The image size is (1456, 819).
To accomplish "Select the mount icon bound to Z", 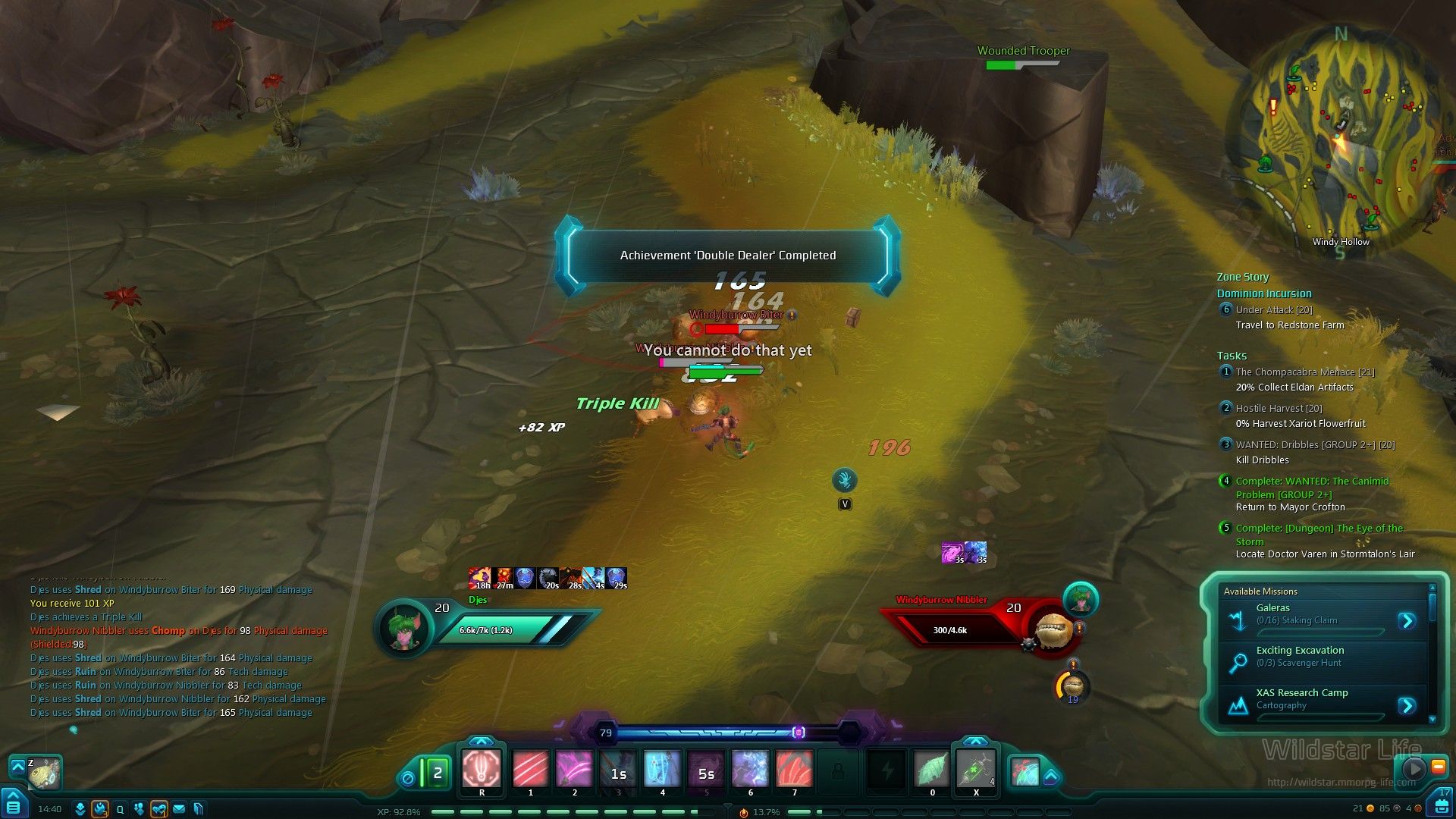I will [44, 772].
